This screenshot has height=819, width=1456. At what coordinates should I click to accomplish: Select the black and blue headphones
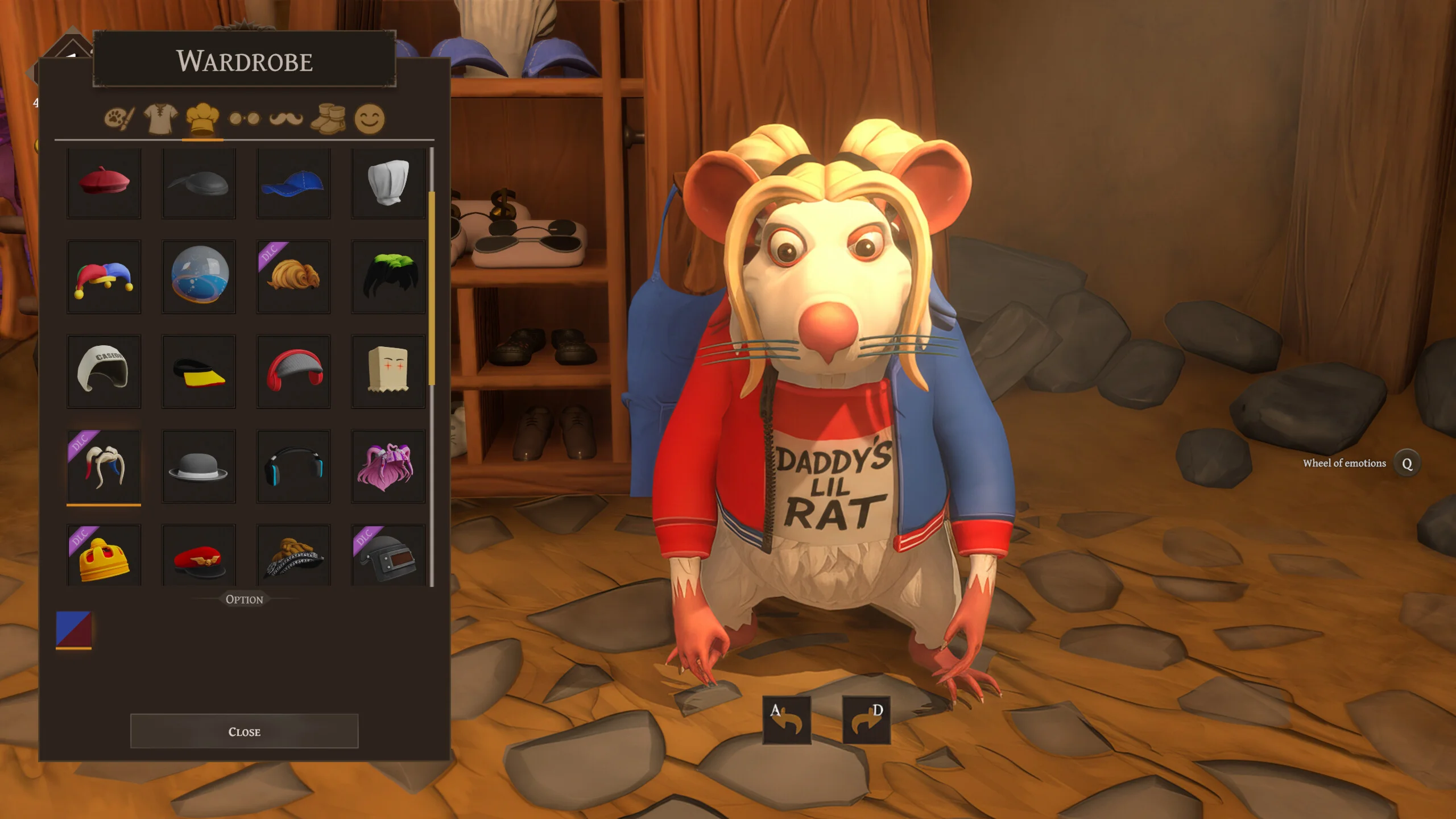pyautogui.click(x=293, y=466)
